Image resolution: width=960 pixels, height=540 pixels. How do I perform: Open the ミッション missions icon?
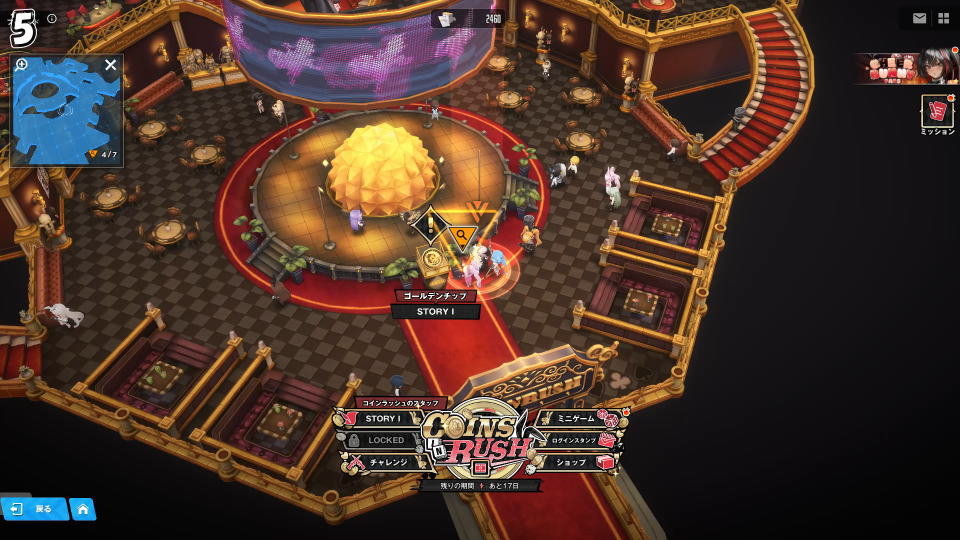click(x=937, y=115)
